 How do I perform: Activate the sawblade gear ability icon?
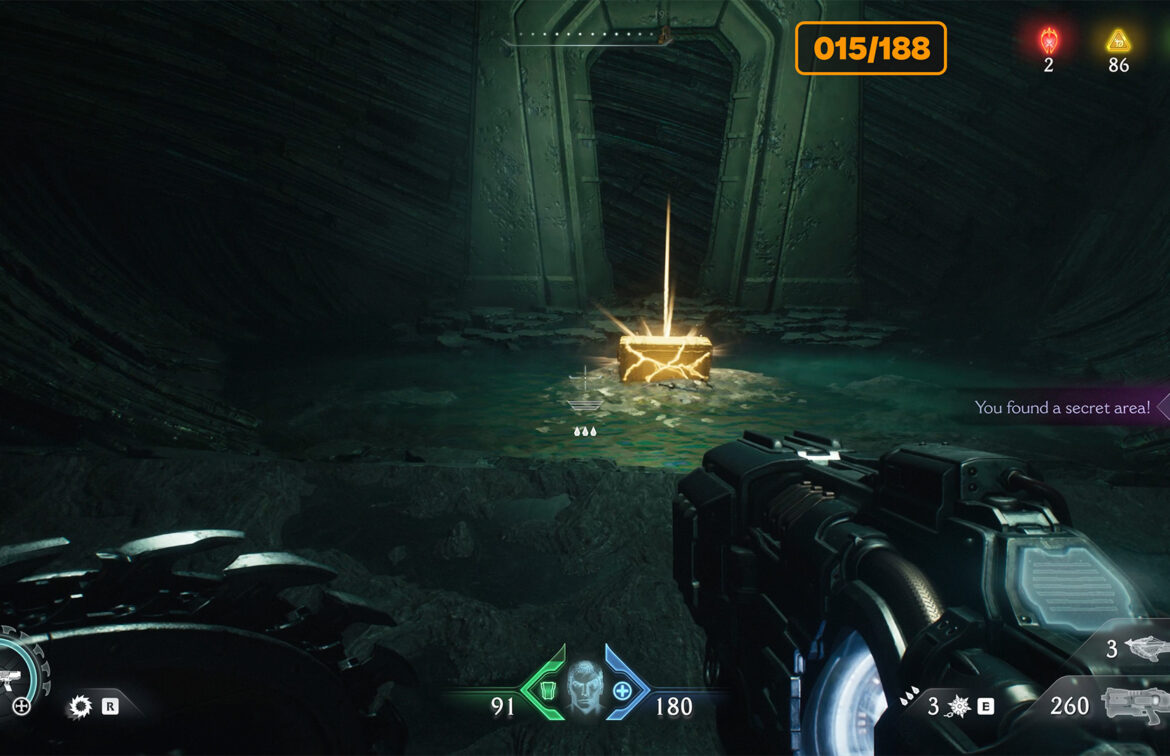pos(80,707)
